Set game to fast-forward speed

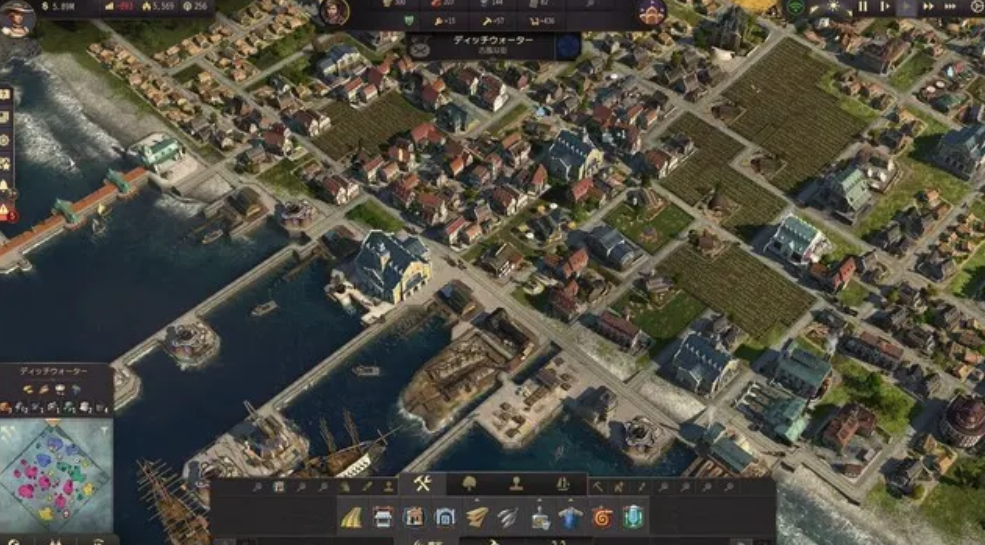point(930,7)
